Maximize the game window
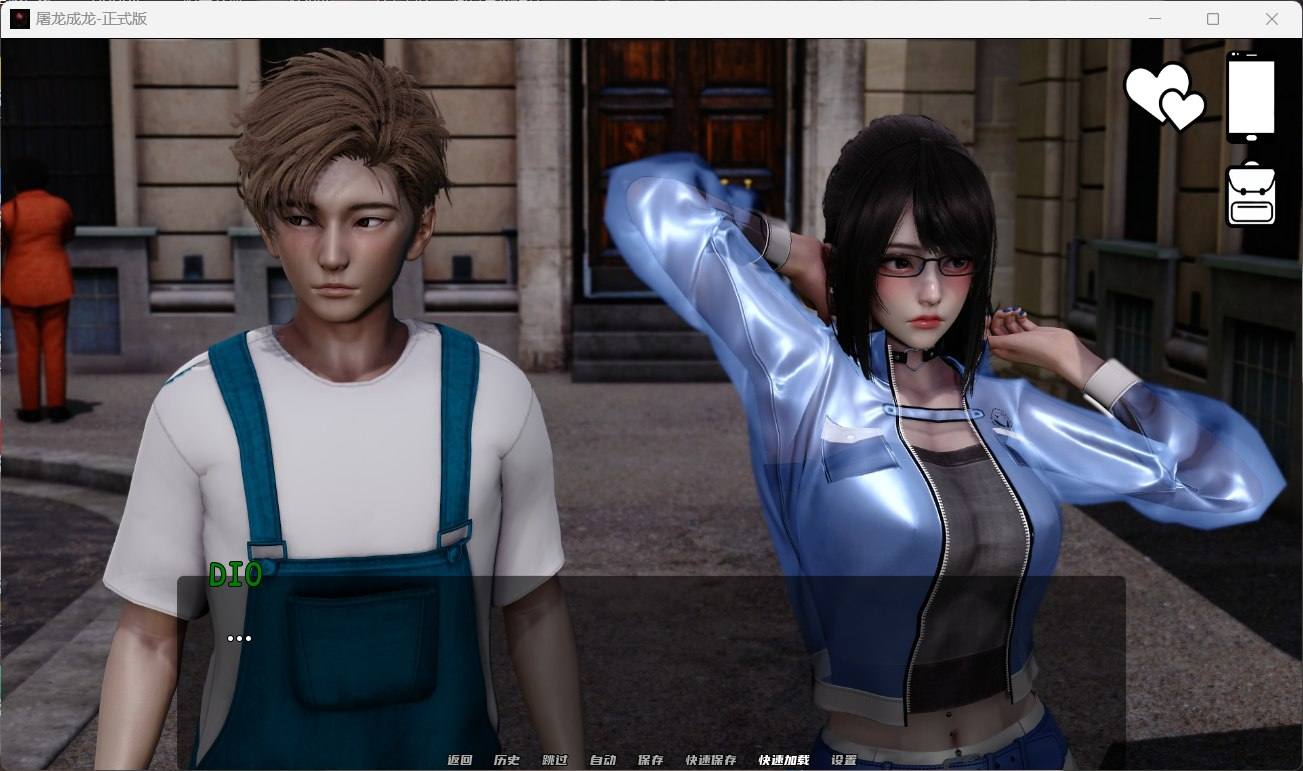1303x771 pixels. coord(1213,19)
